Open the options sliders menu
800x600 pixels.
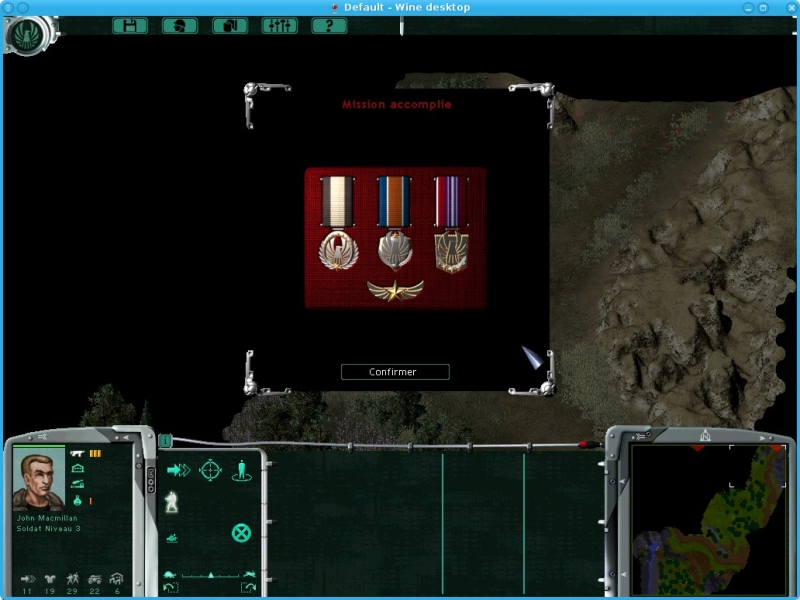(279, 26)
